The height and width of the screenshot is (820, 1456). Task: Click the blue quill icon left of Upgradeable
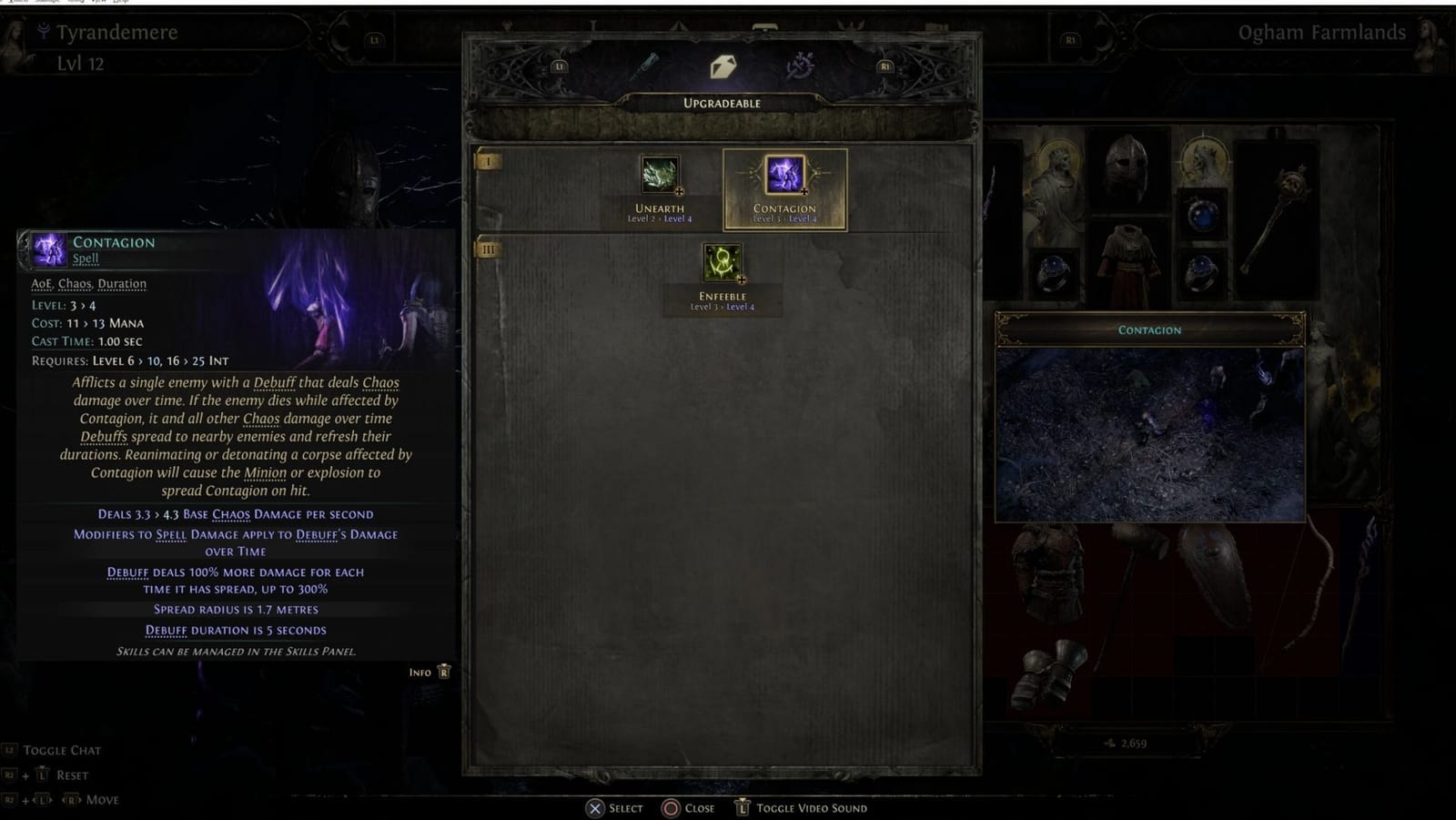point(646,64)
